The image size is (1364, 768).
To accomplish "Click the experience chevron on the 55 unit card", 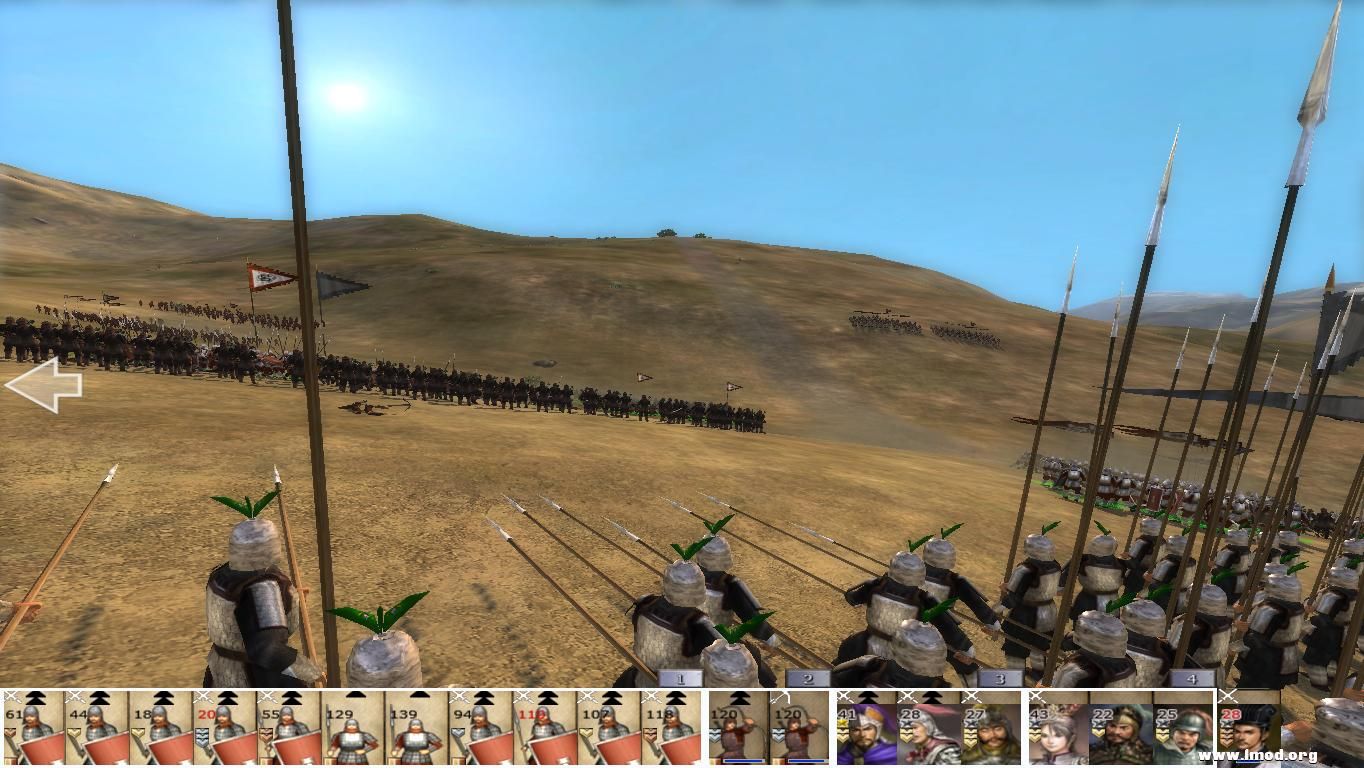I will coord(264,734).
